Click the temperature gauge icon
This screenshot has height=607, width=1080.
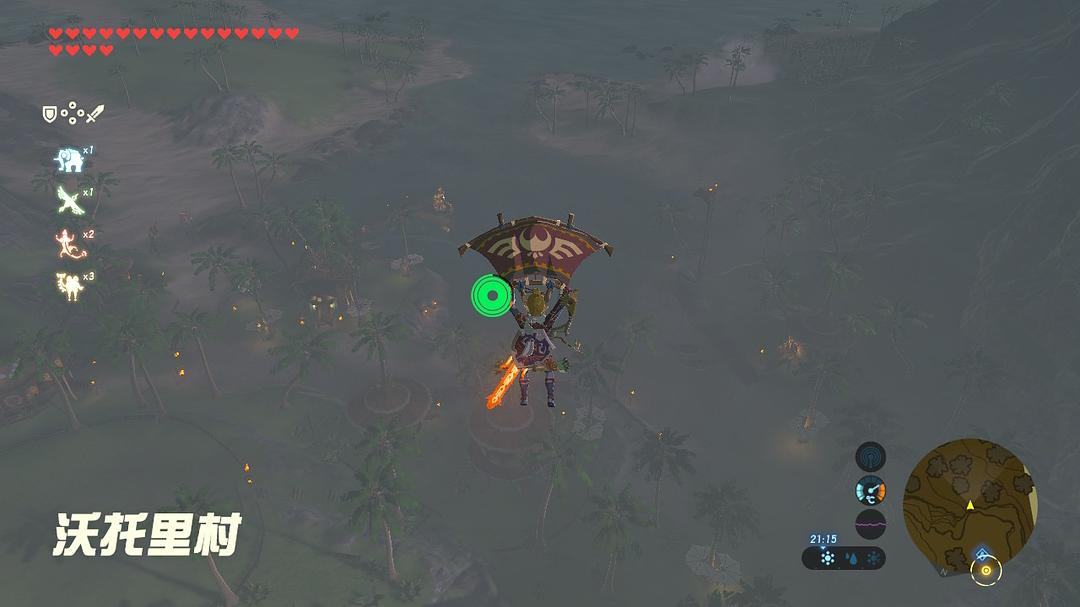pyautogui.click(x=870, y=491)
